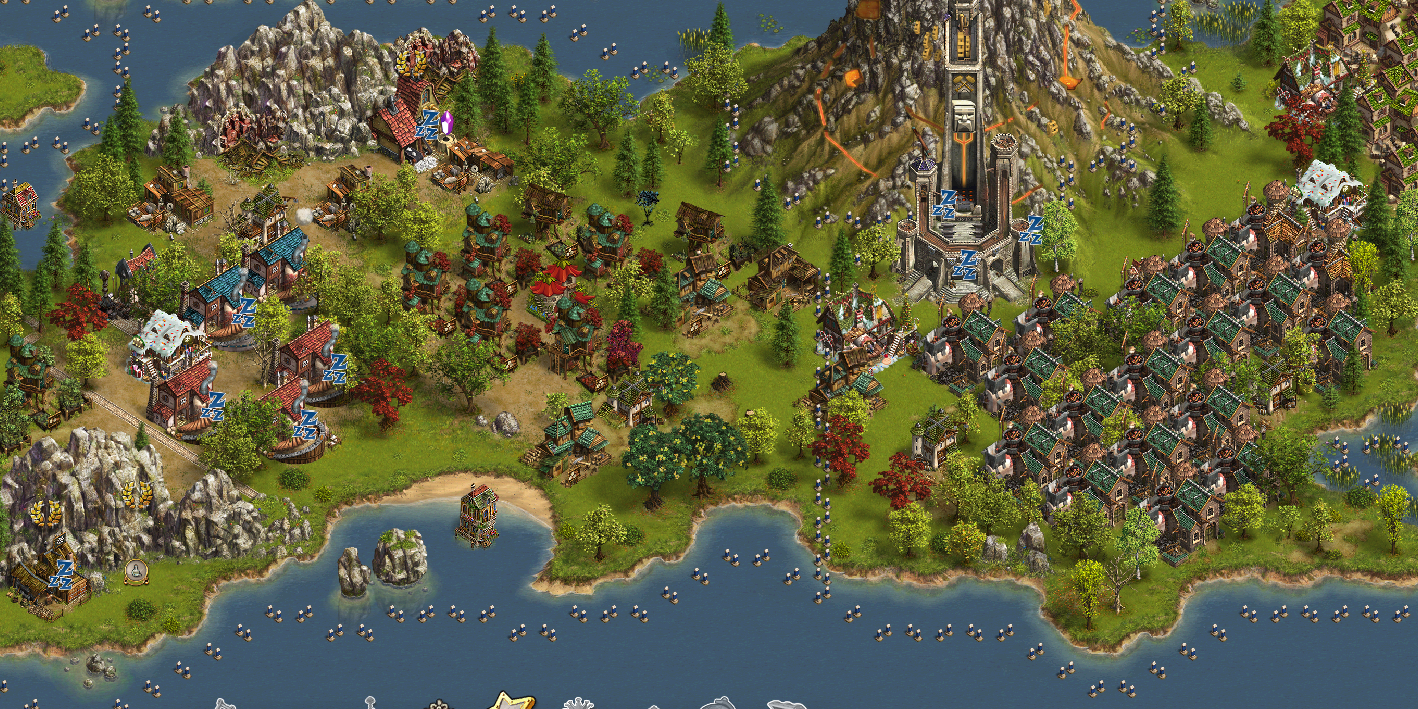Click the round gold-framed medallion marker
Screen dimensions: 1418x709
[x=135, y=571]
